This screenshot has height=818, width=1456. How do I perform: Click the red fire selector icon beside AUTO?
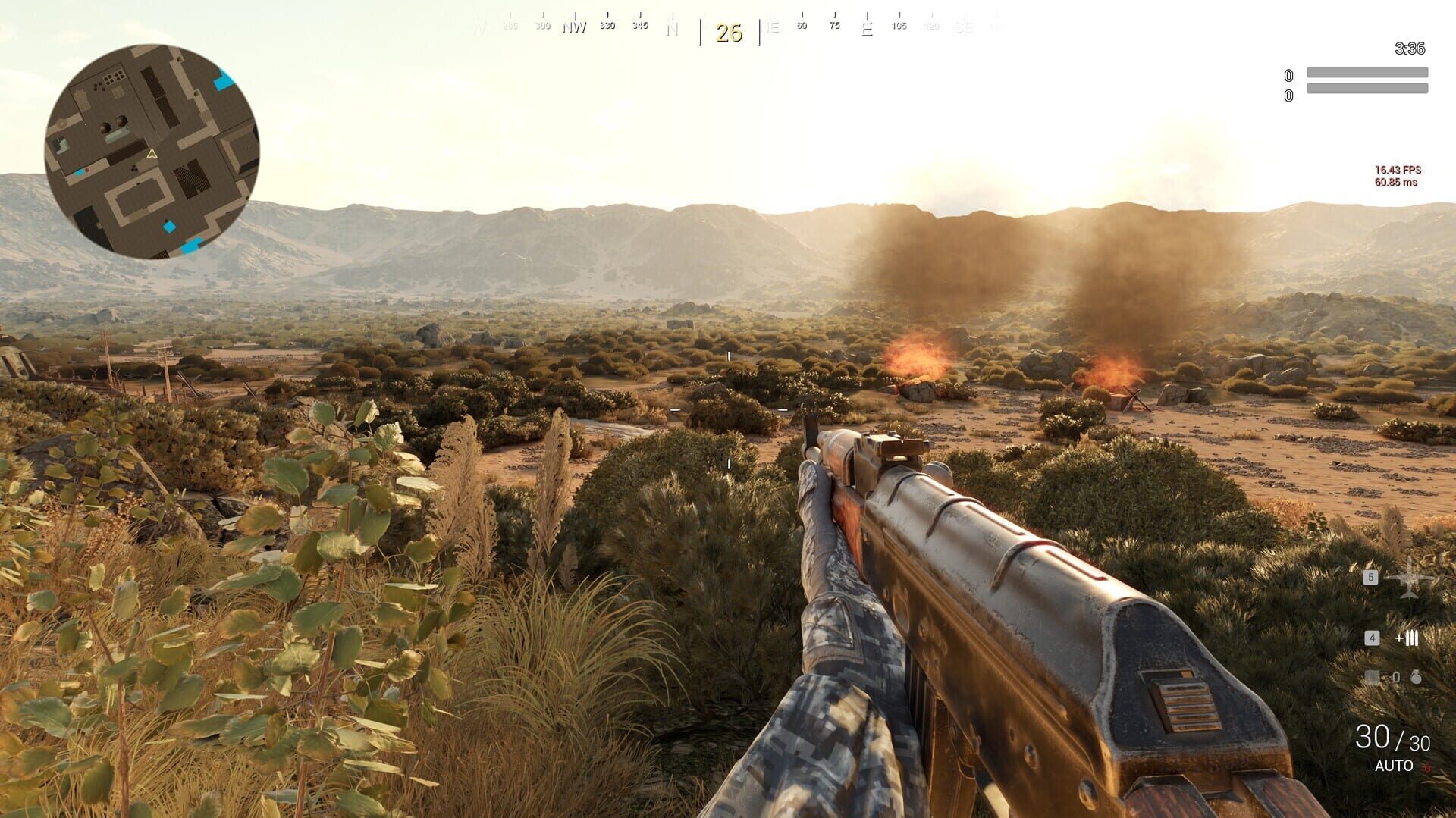(1428, 768)
